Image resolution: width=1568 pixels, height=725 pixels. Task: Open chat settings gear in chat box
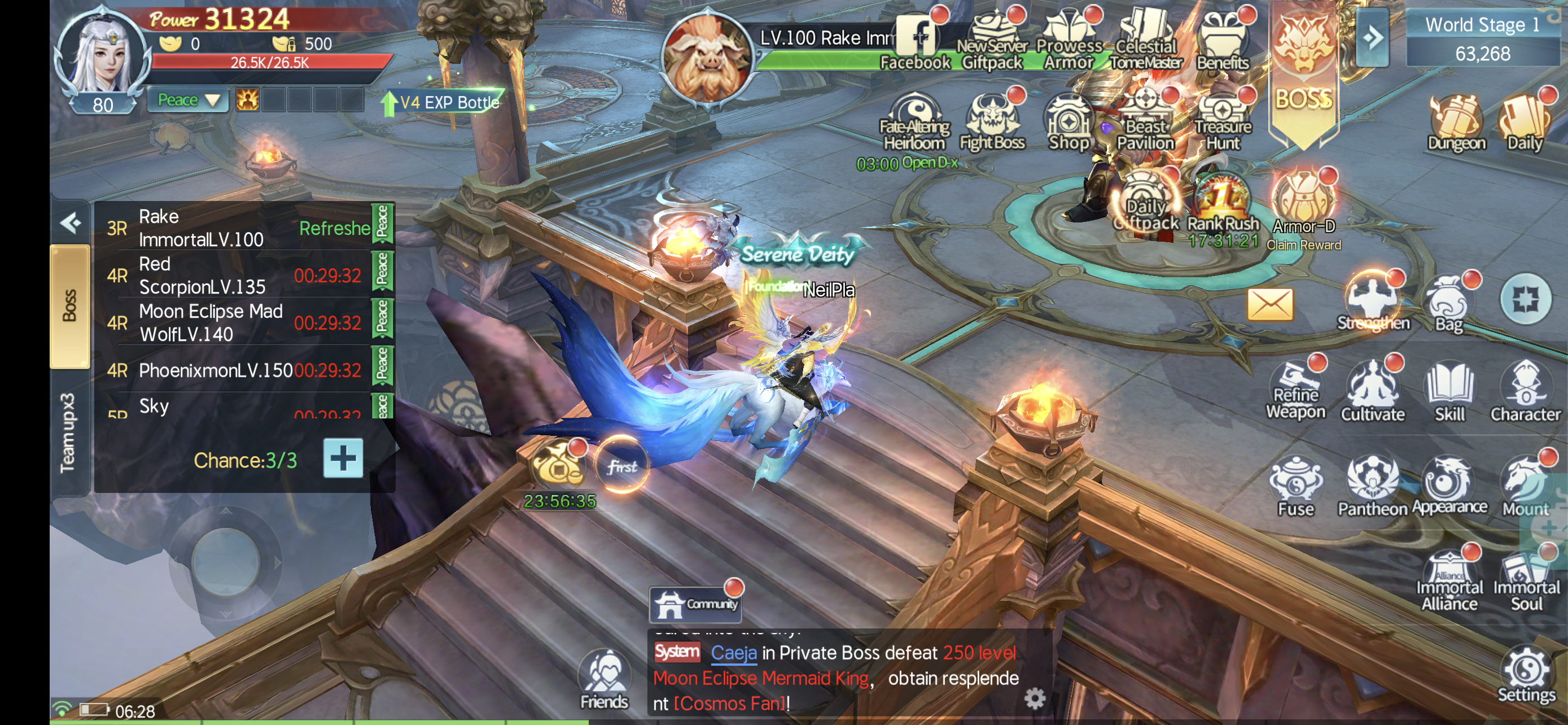pos(1035,698)
